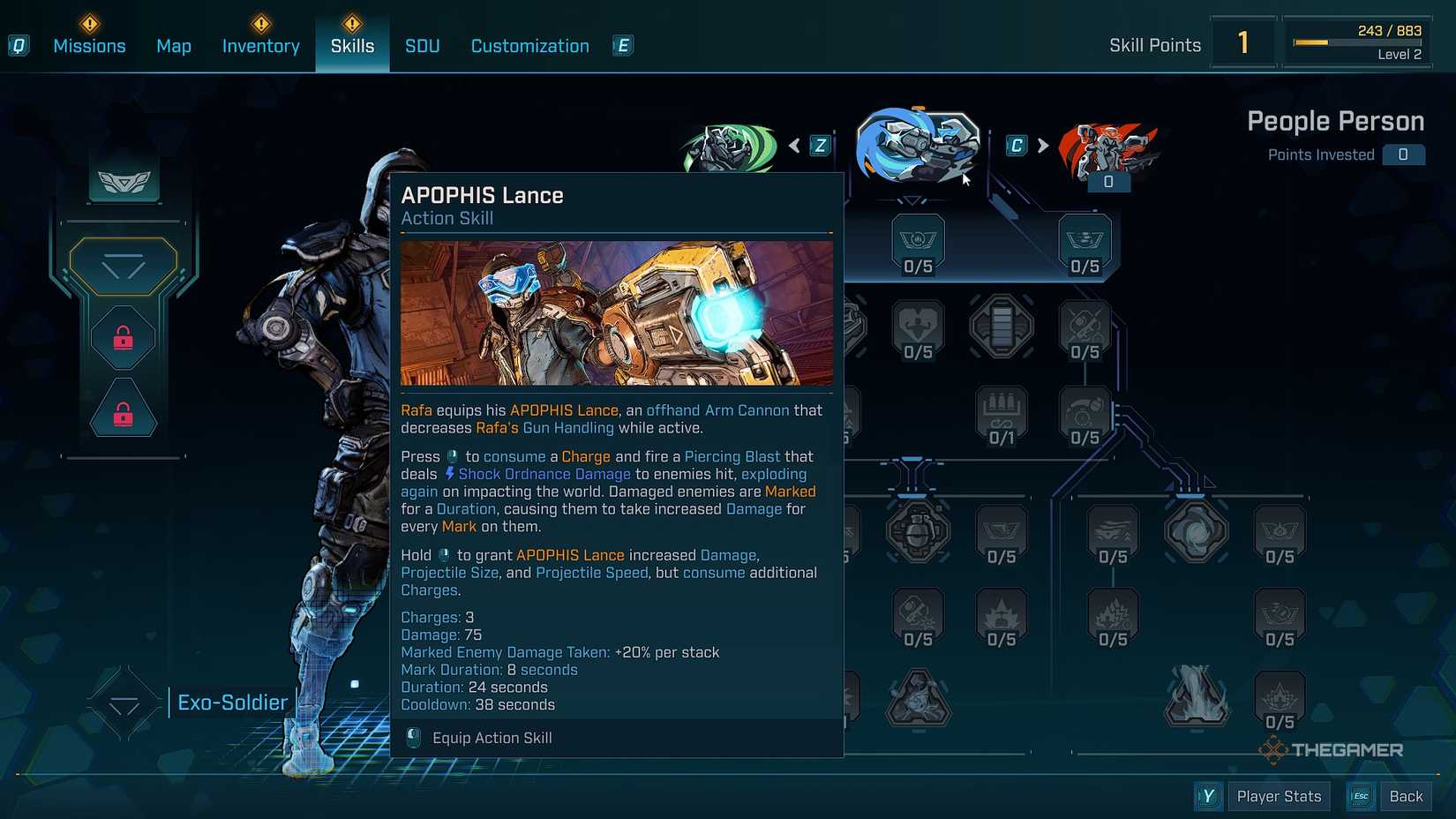Click the Back button
The height and width of the screenshot is (819, 1456).
[x=1406, y=795]
